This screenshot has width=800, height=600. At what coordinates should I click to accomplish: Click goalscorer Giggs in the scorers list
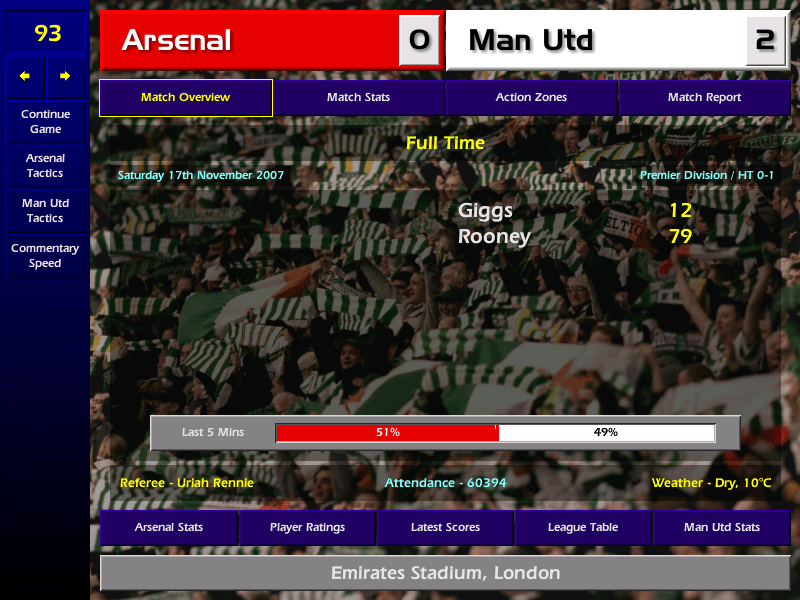point(485,211)
